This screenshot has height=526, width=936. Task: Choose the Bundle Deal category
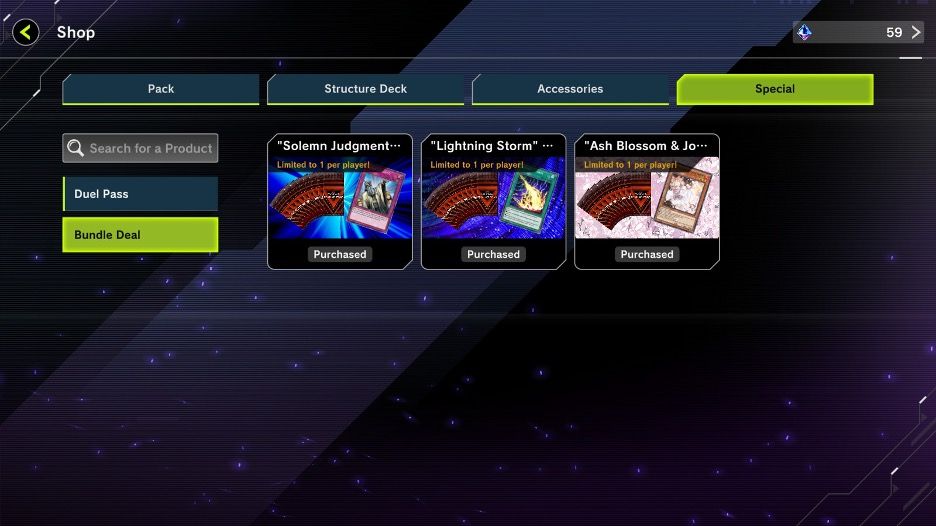click(140, 235)
